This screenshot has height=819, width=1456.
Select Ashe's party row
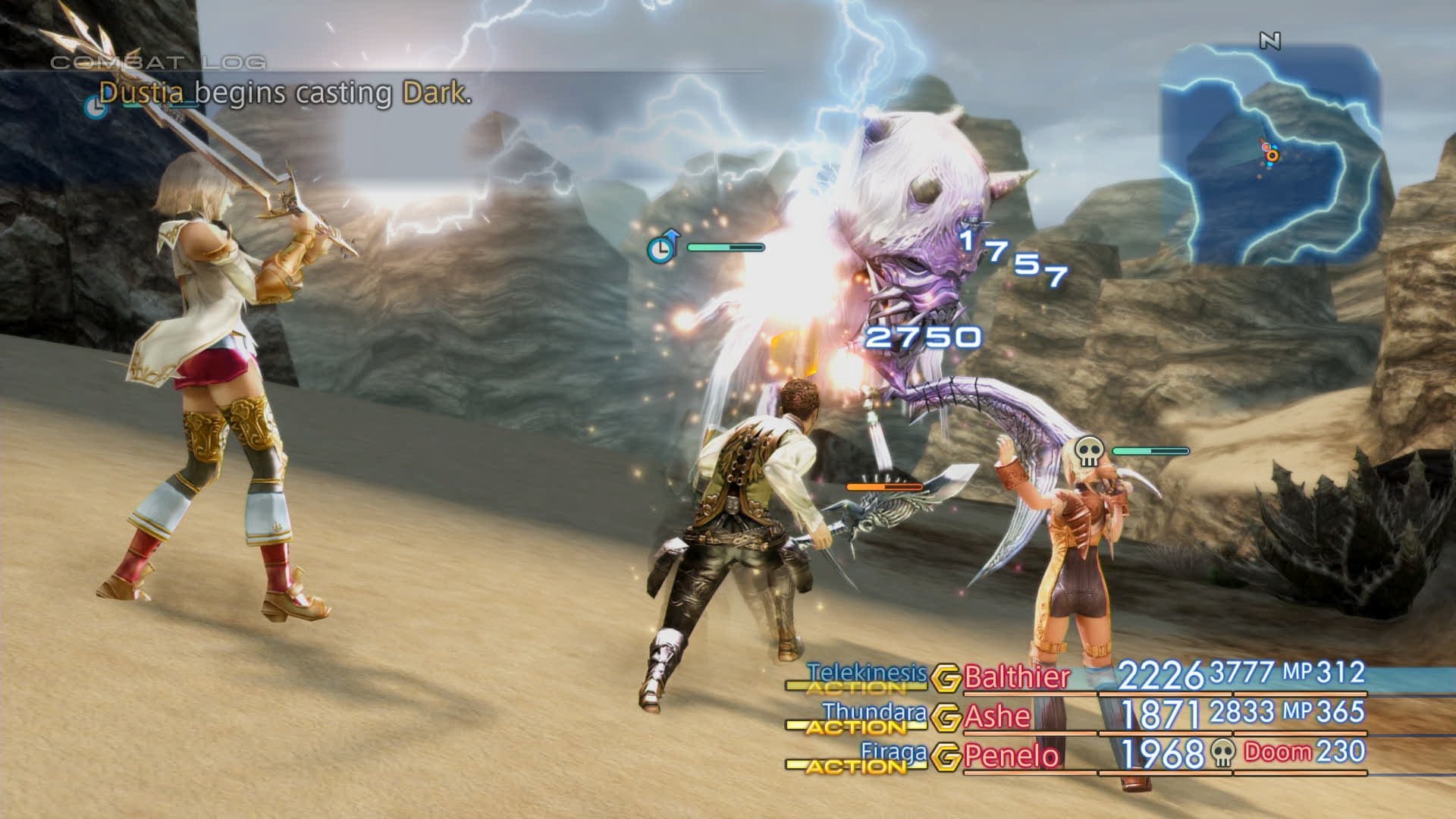[x=996, y=717]
